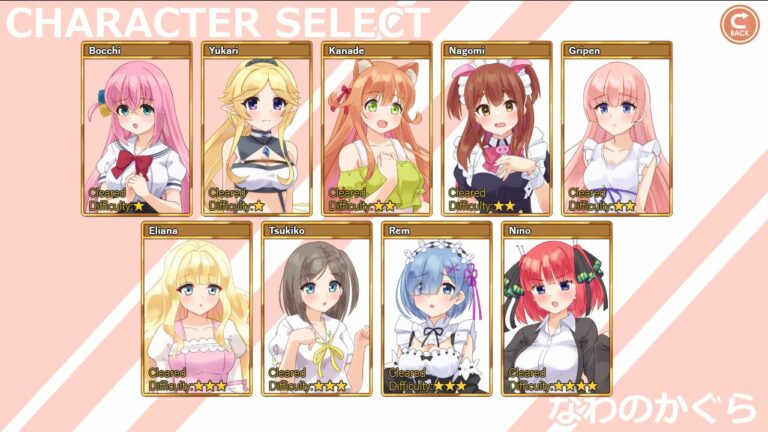The image size is (768, 432).
Task: Select Nagomi the maid character
Action: click(496, 129)
